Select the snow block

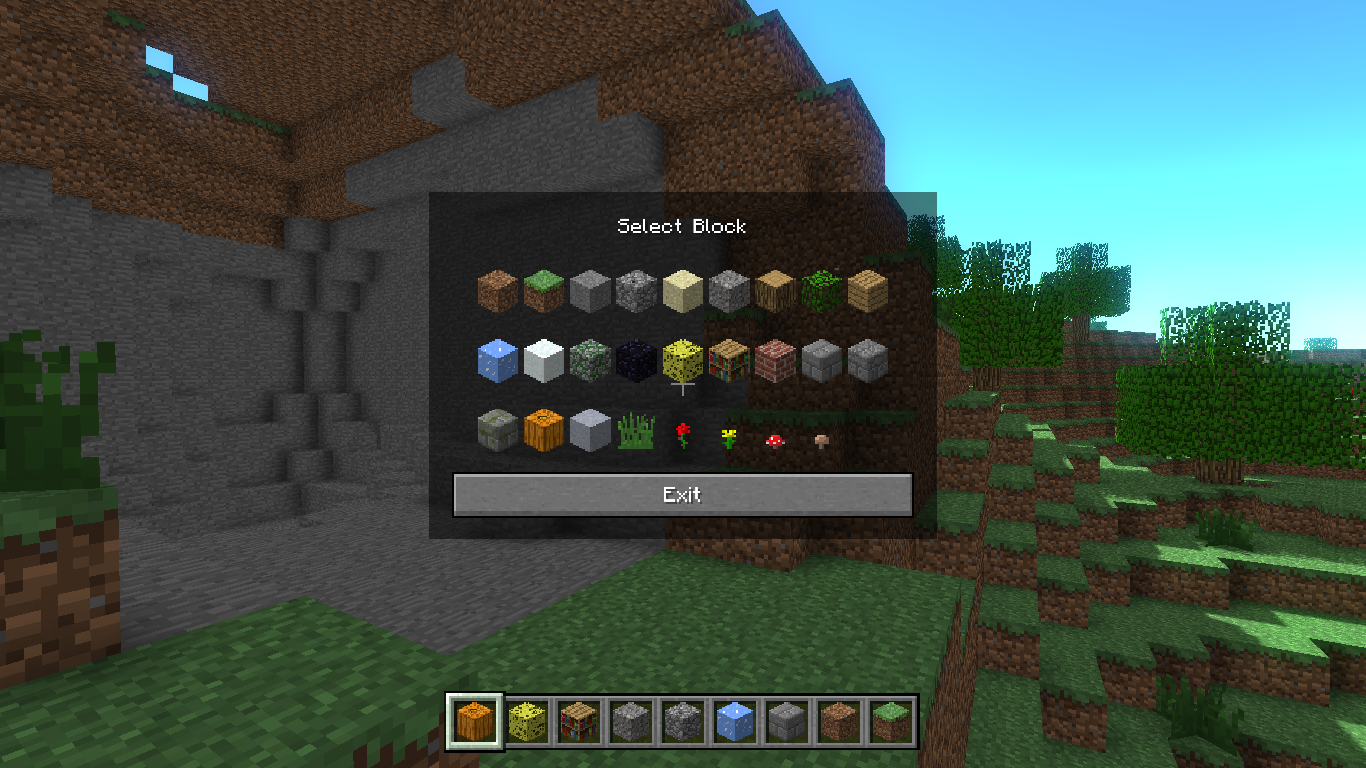tap(543, 361)
